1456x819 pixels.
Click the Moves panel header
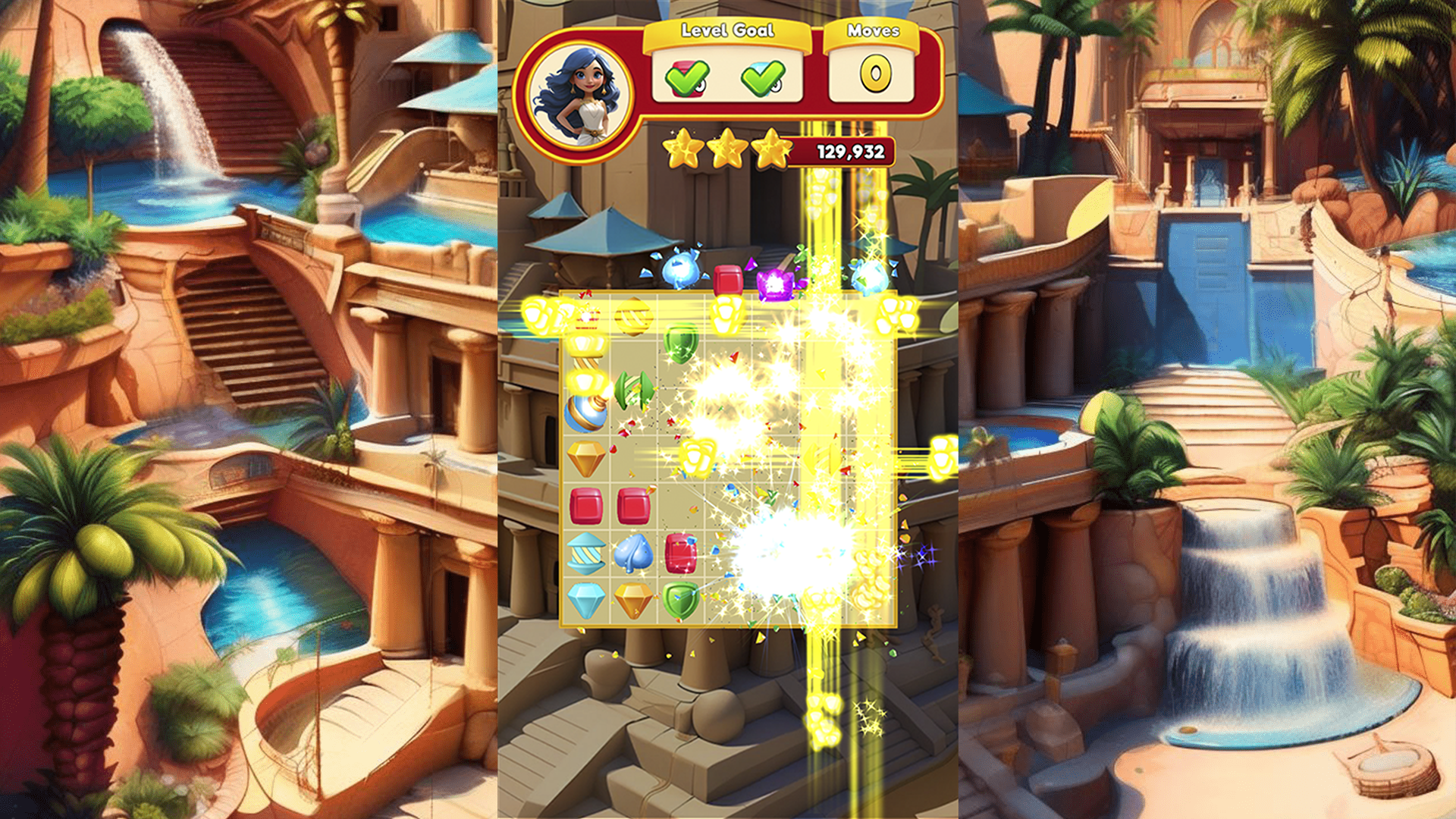click(x=874, y=31)
